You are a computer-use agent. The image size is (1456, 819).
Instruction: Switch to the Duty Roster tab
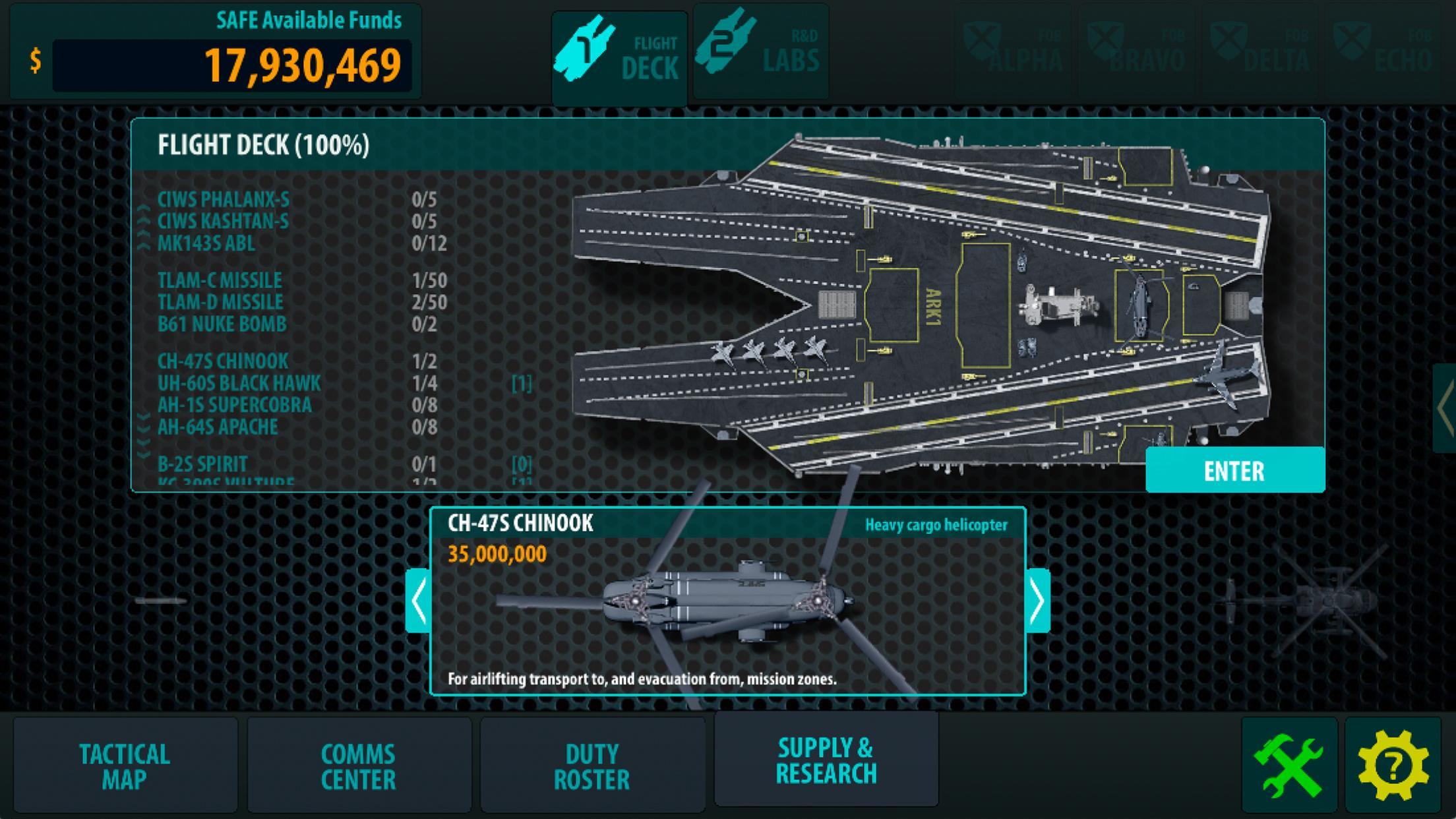pyautogui.click(x=592, y=766)
